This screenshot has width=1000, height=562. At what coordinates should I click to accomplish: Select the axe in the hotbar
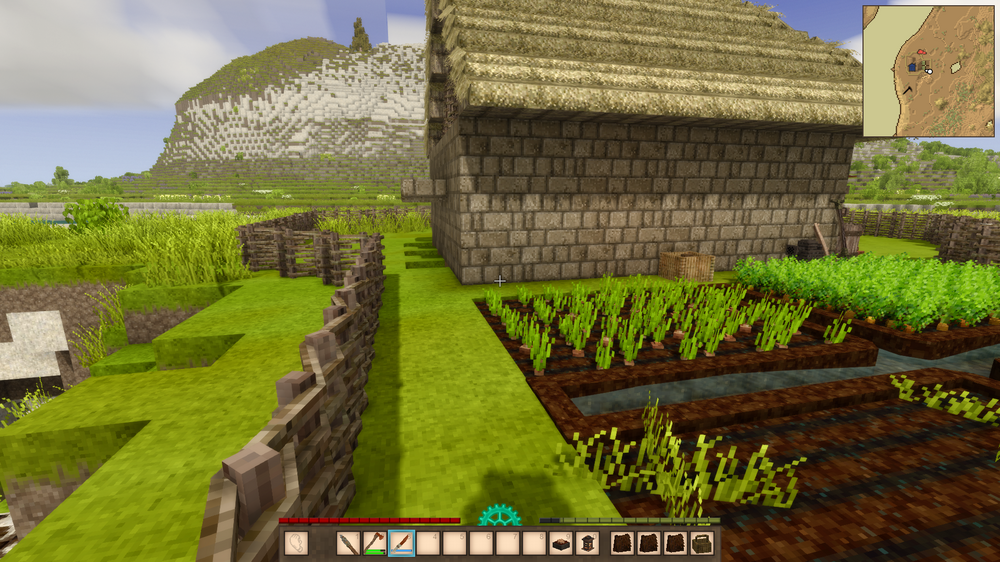pyautogui.click(x=374, y=543)
